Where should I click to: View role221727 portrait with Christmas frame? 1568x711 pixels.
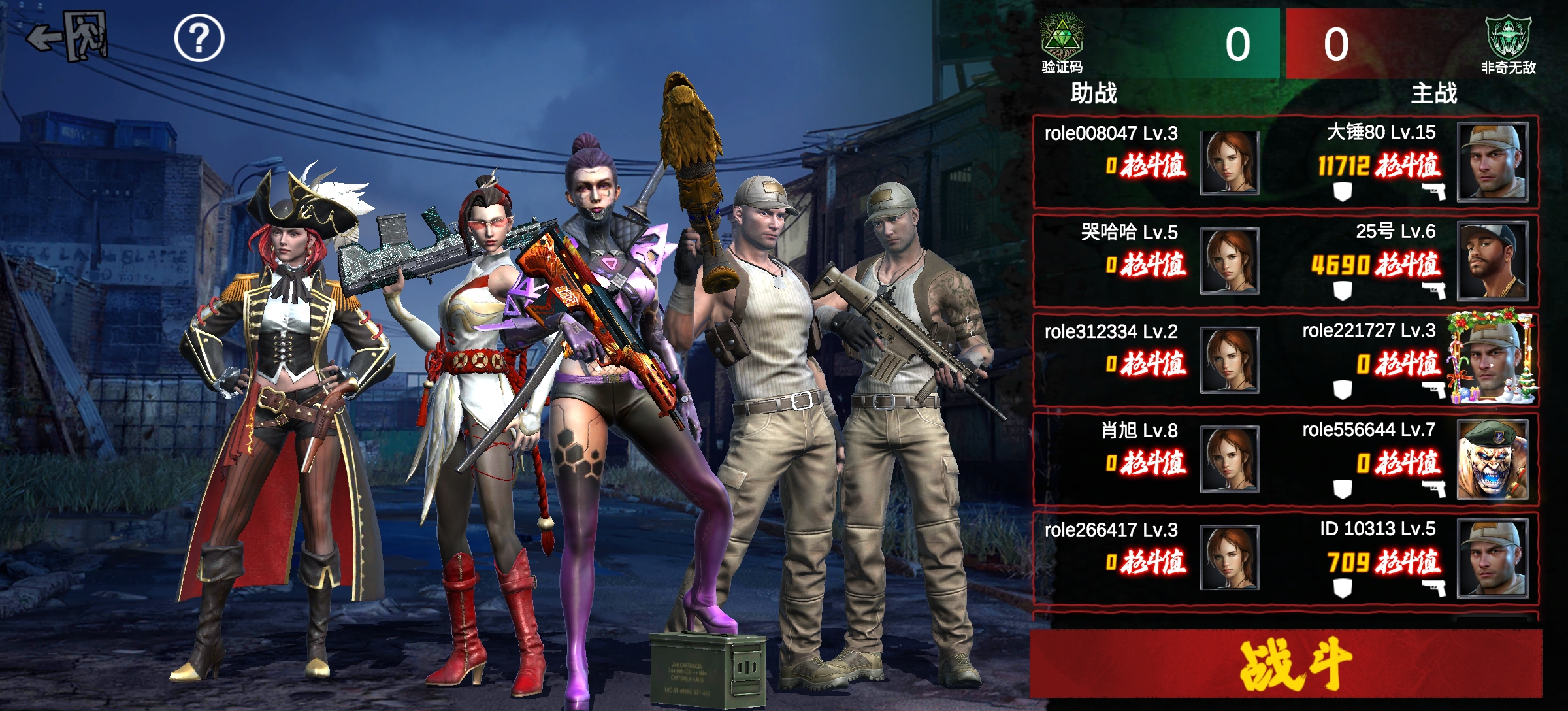[1492, 359]
